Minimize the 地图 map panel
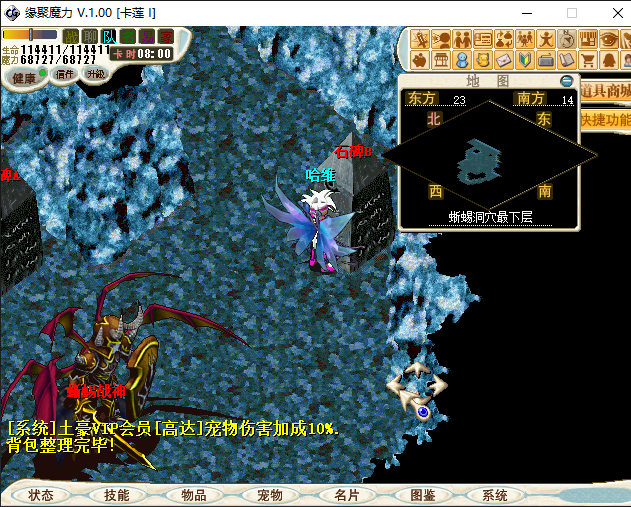The width and height of the screenshot is (631, 507). coord(567,81)
